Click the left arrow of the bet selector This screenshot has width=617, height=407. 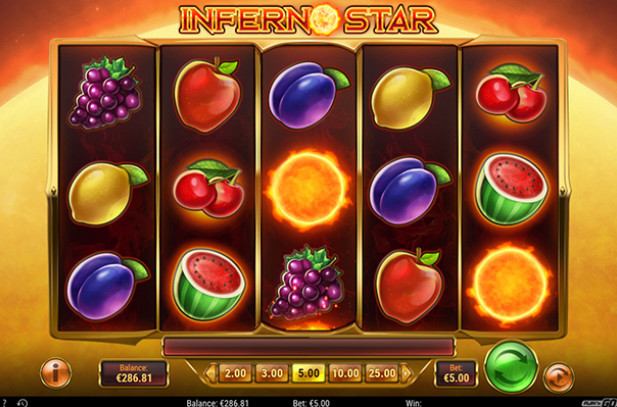tap(210, 374)
